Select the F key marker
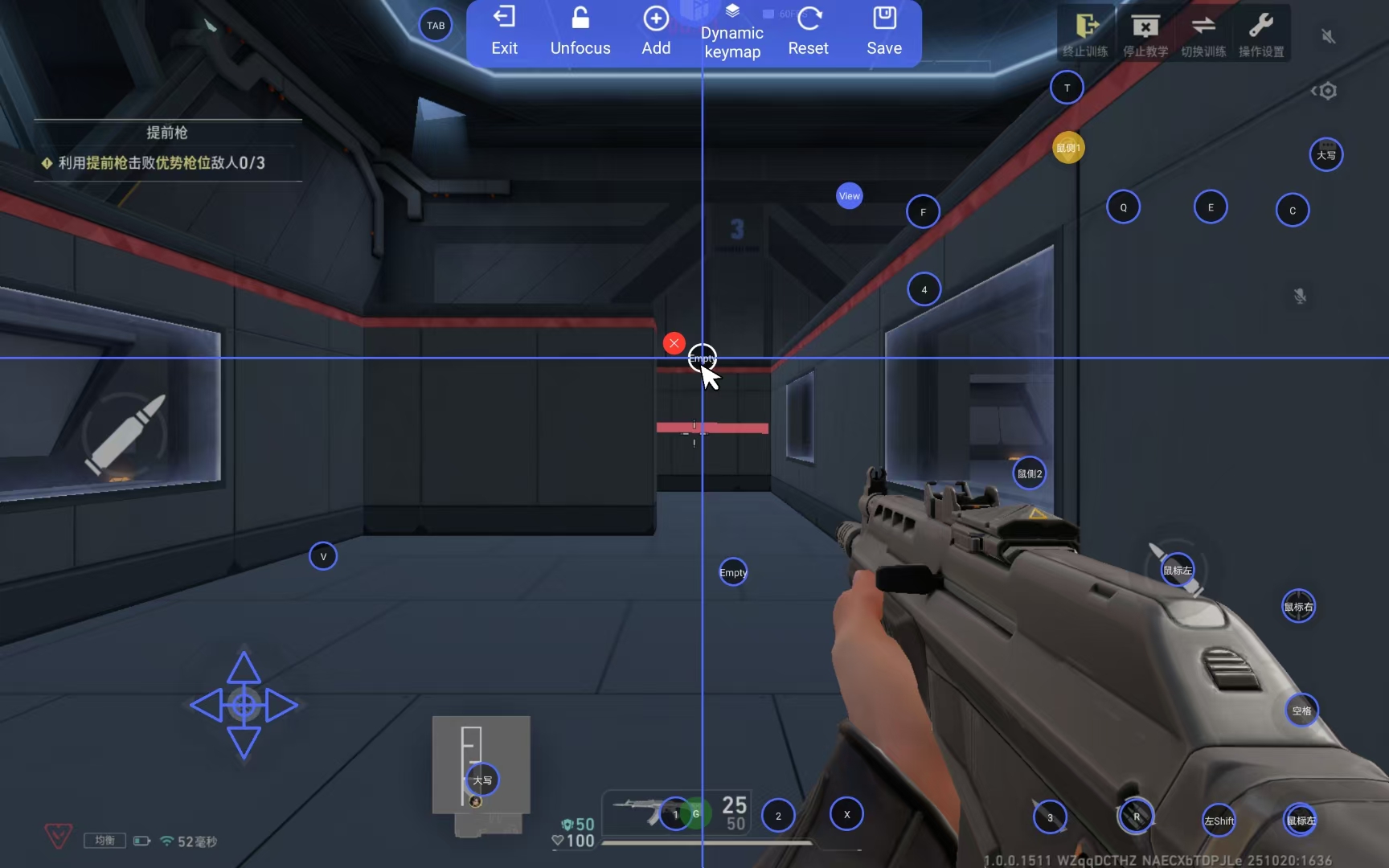This screenshot has width=1389, height=868. click(923, 212)
